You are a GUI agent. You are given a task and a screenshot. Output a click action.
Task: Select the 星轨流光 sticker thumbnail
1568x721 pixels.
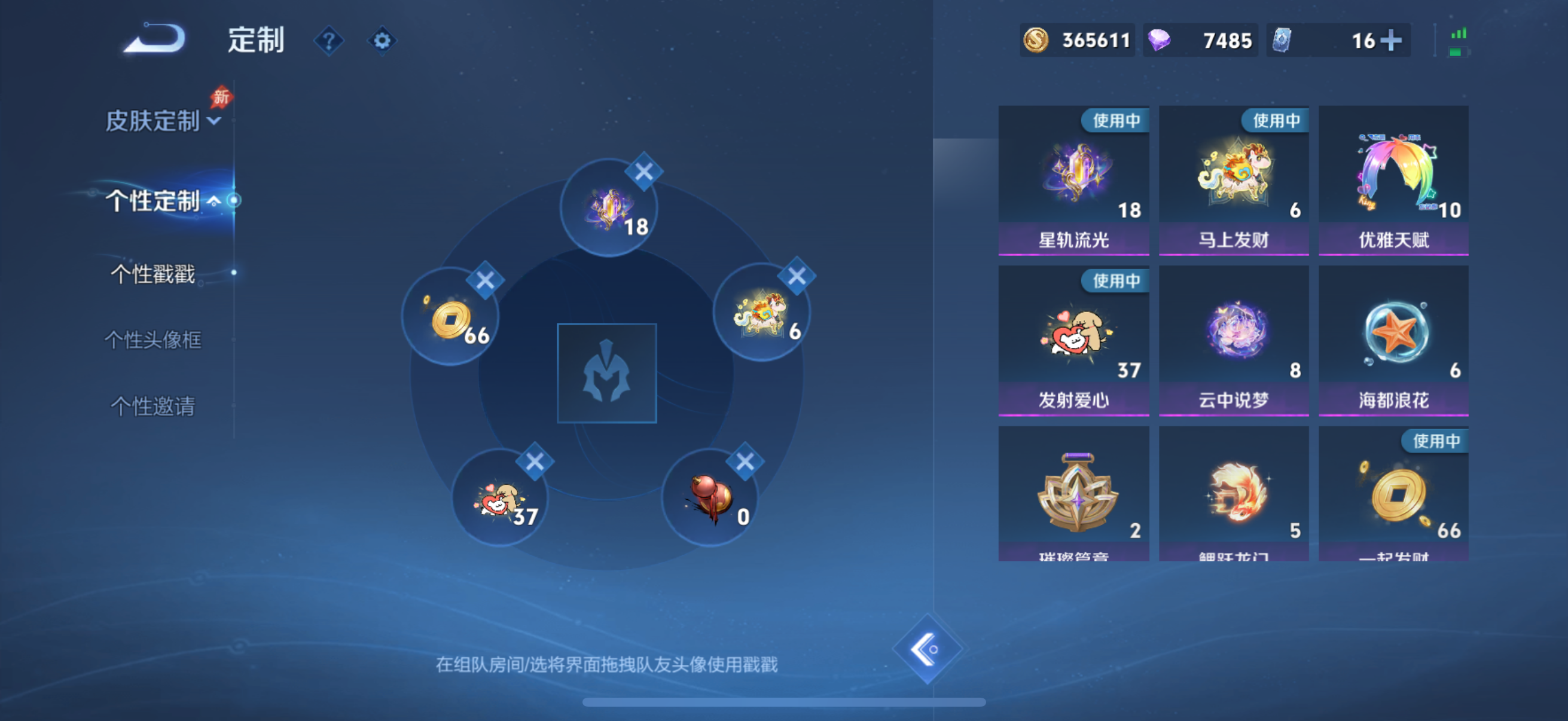tap(1074, 176)
